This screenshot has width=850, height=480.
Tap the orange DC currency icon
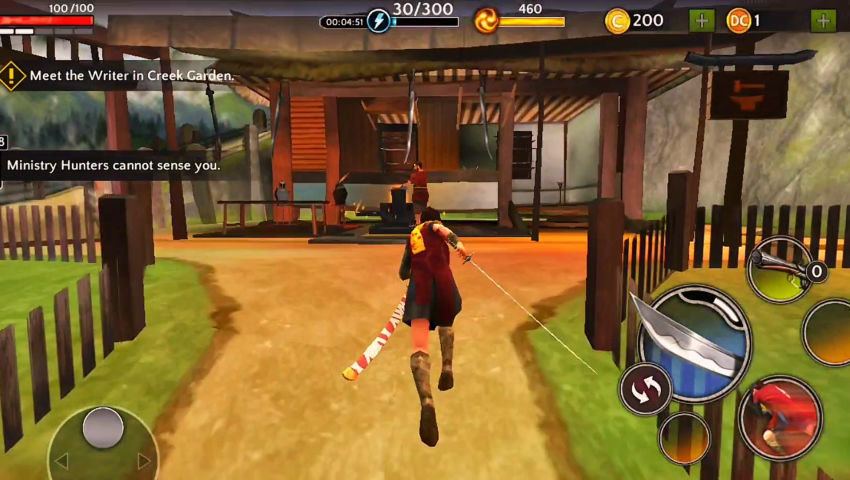click(739, 20)
